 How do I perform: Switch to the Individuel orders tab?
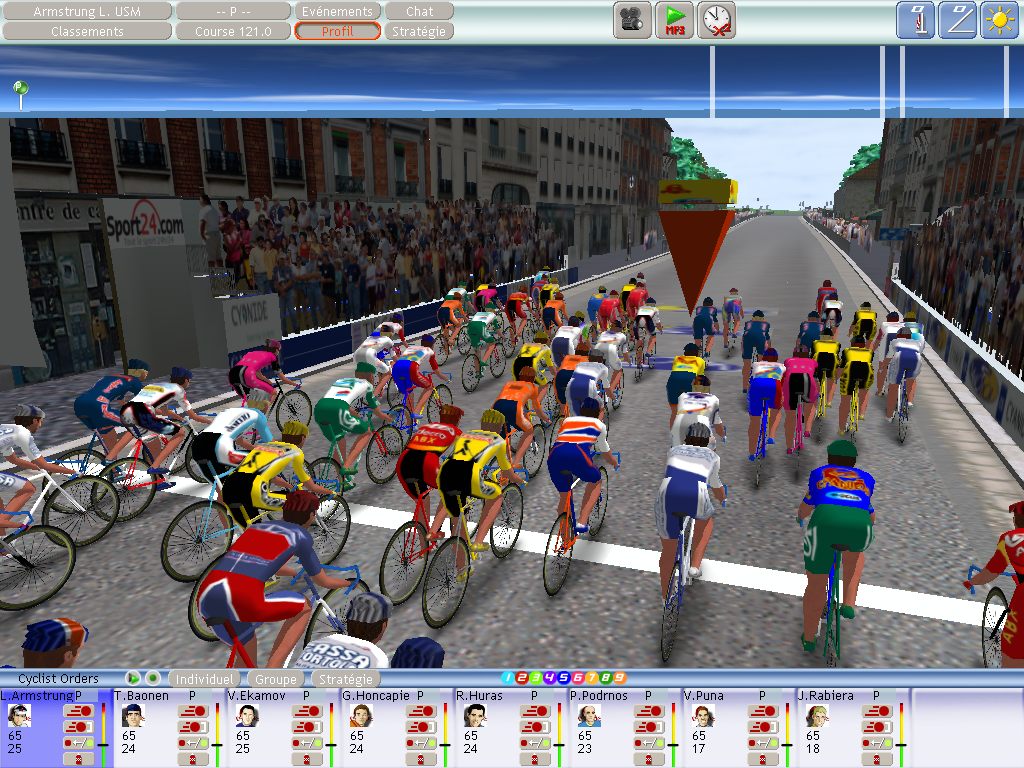click(x=204, y=679)
